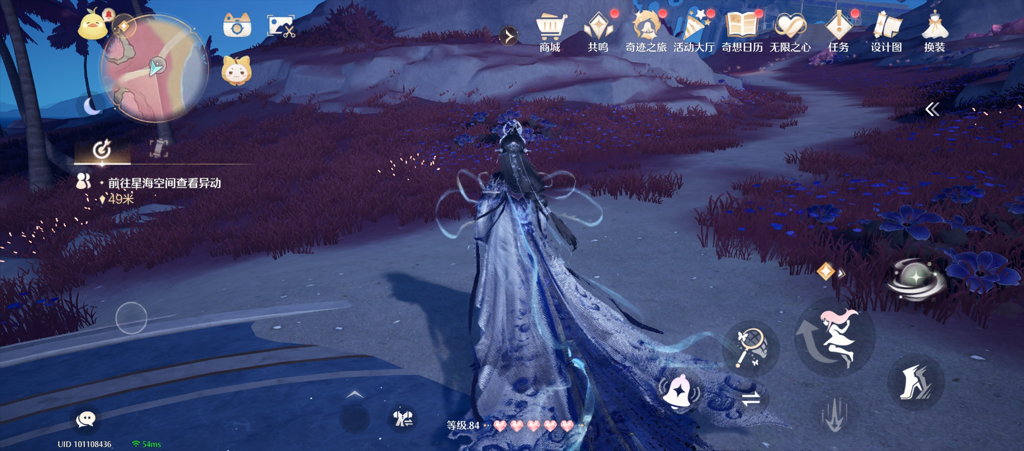
Task: Open the cat-eared camera photo mode
Action: click(x=237, y=26)
